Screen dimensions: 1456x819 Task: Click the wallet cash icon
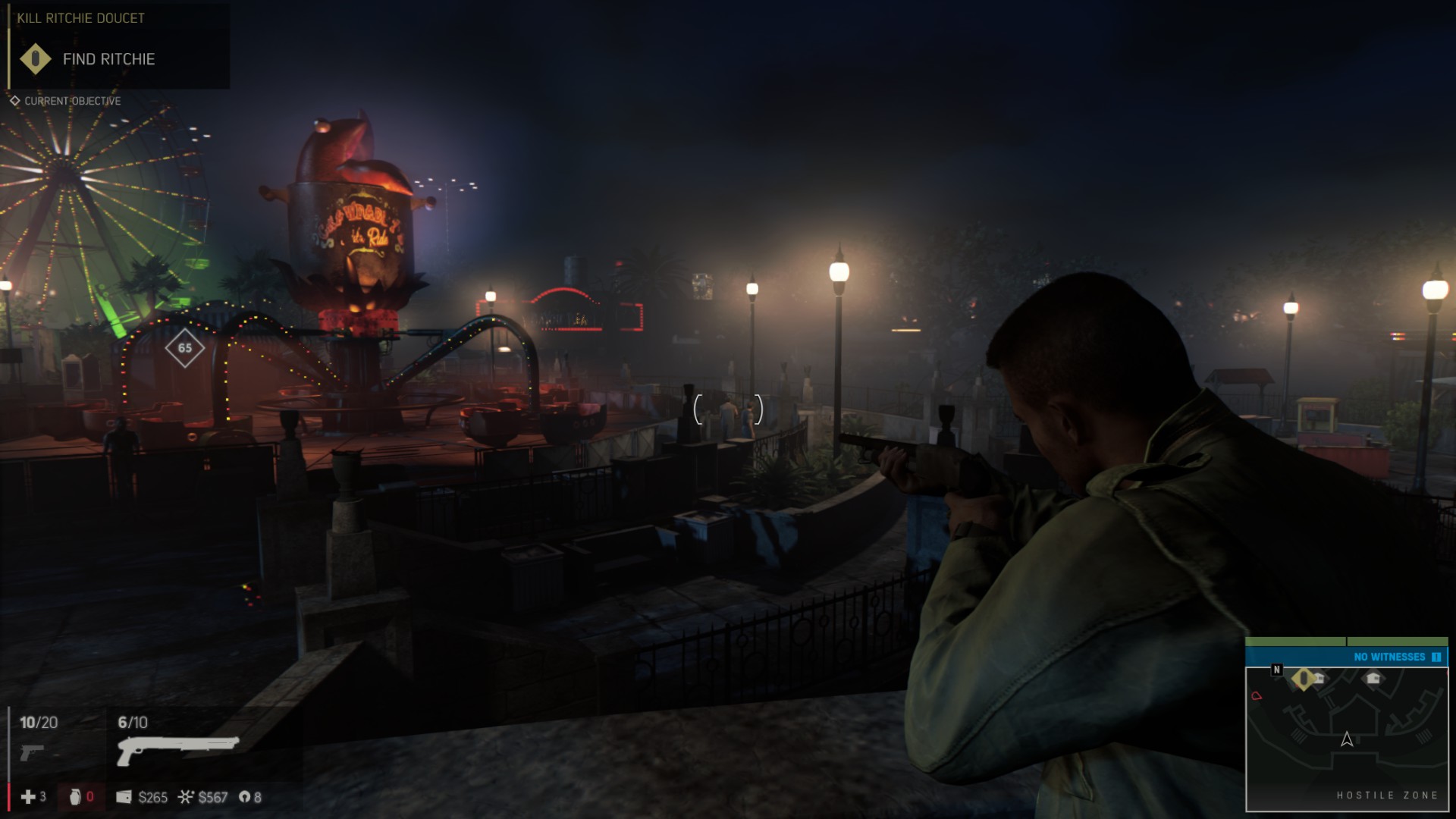tap(124, 797)
